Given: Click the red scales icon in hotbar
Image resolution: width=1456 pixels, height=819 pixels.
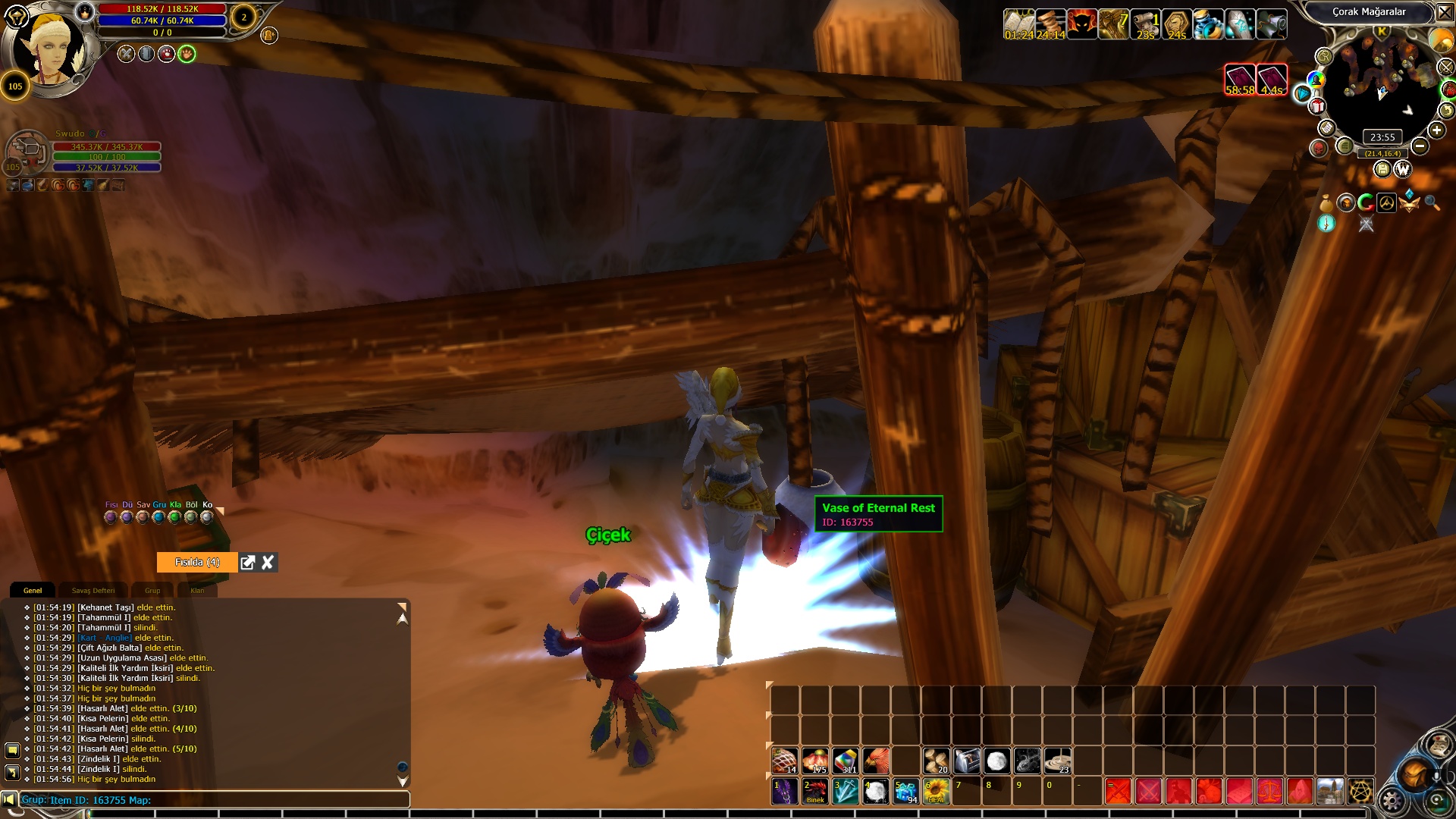Looking at the screenshot, I should (1270, 791).
